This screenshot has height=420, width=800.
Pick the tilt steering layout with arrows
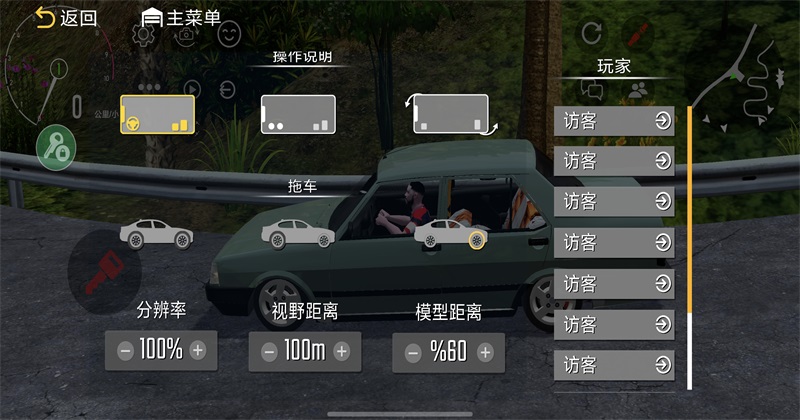[x=451, y=114]
